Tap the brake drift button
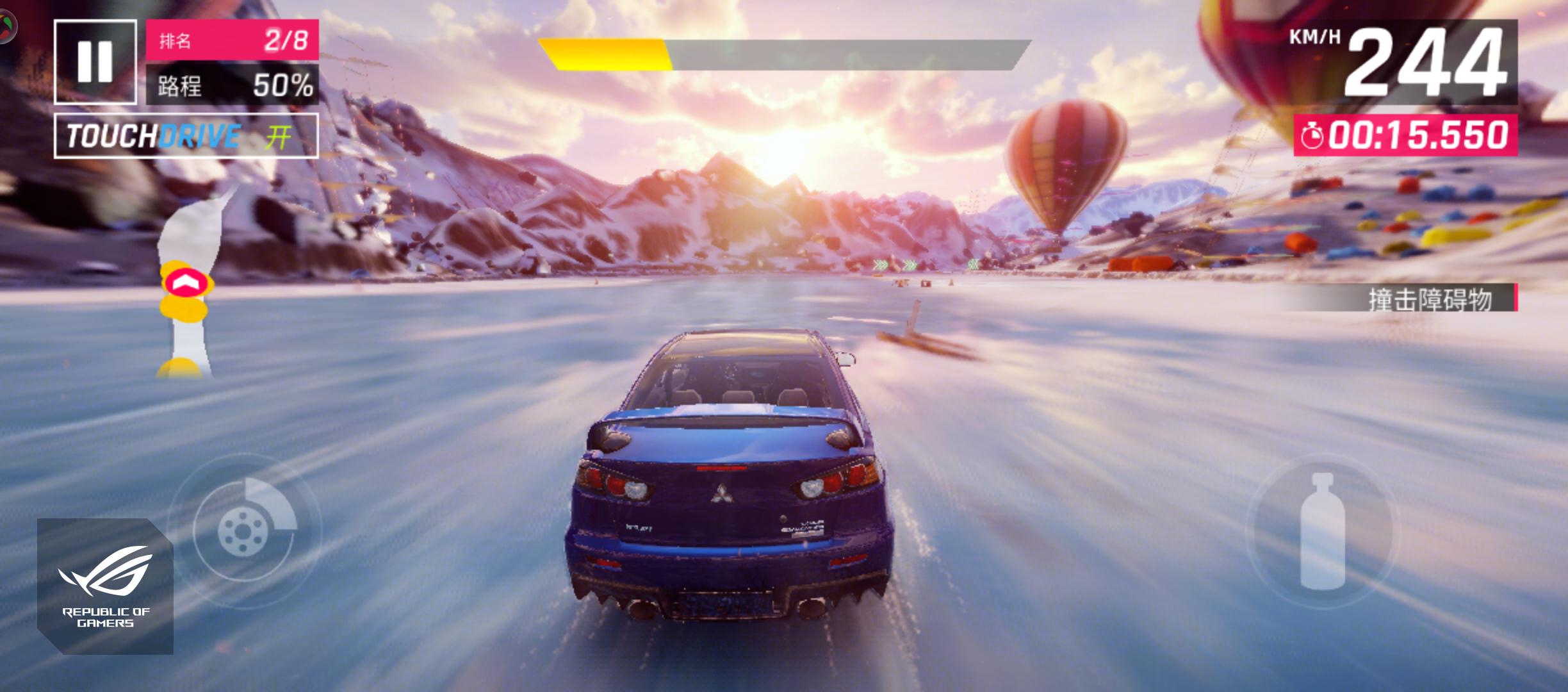The width and height of the screenshot is (1568, 692). coord(243,529)
